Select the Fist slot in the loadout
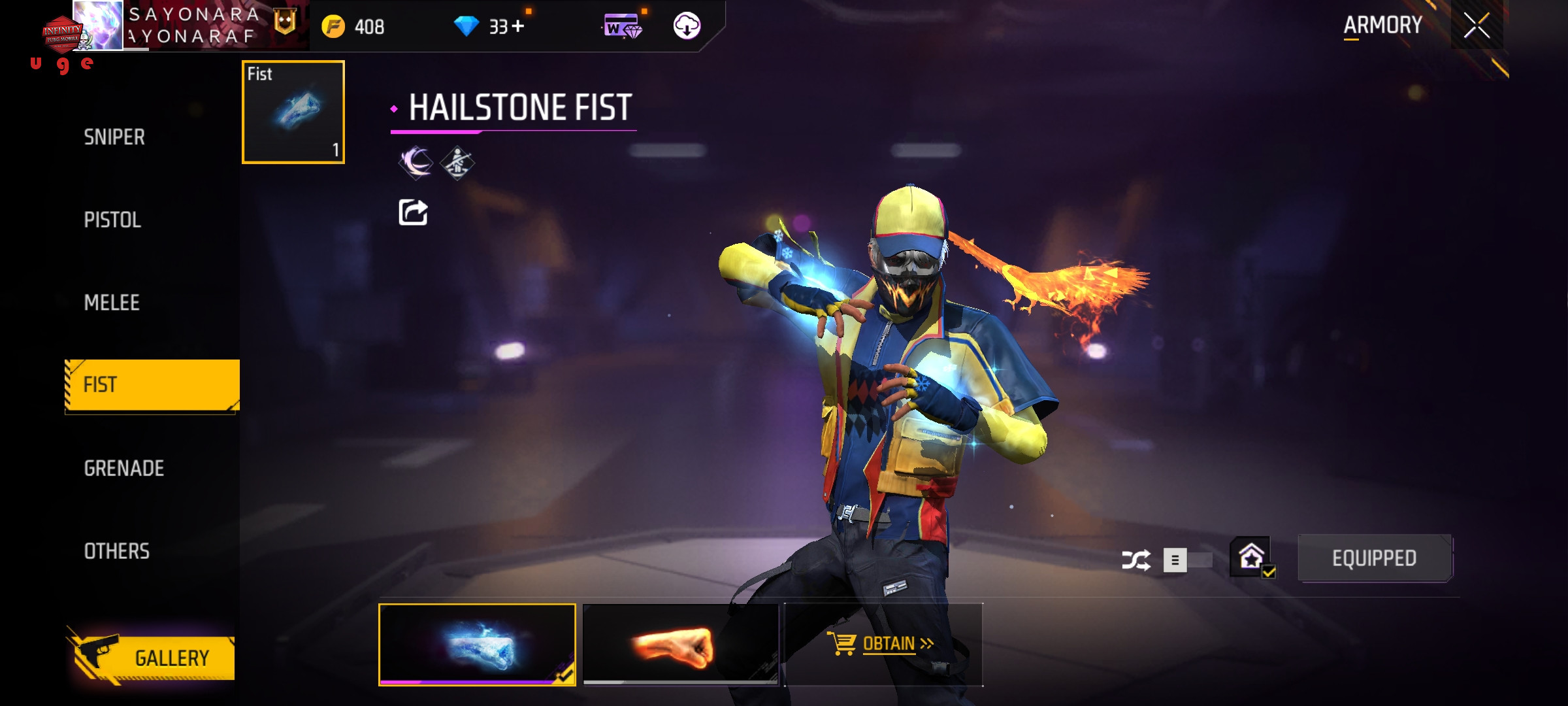The image size is (1568, 706). point(293,112)
